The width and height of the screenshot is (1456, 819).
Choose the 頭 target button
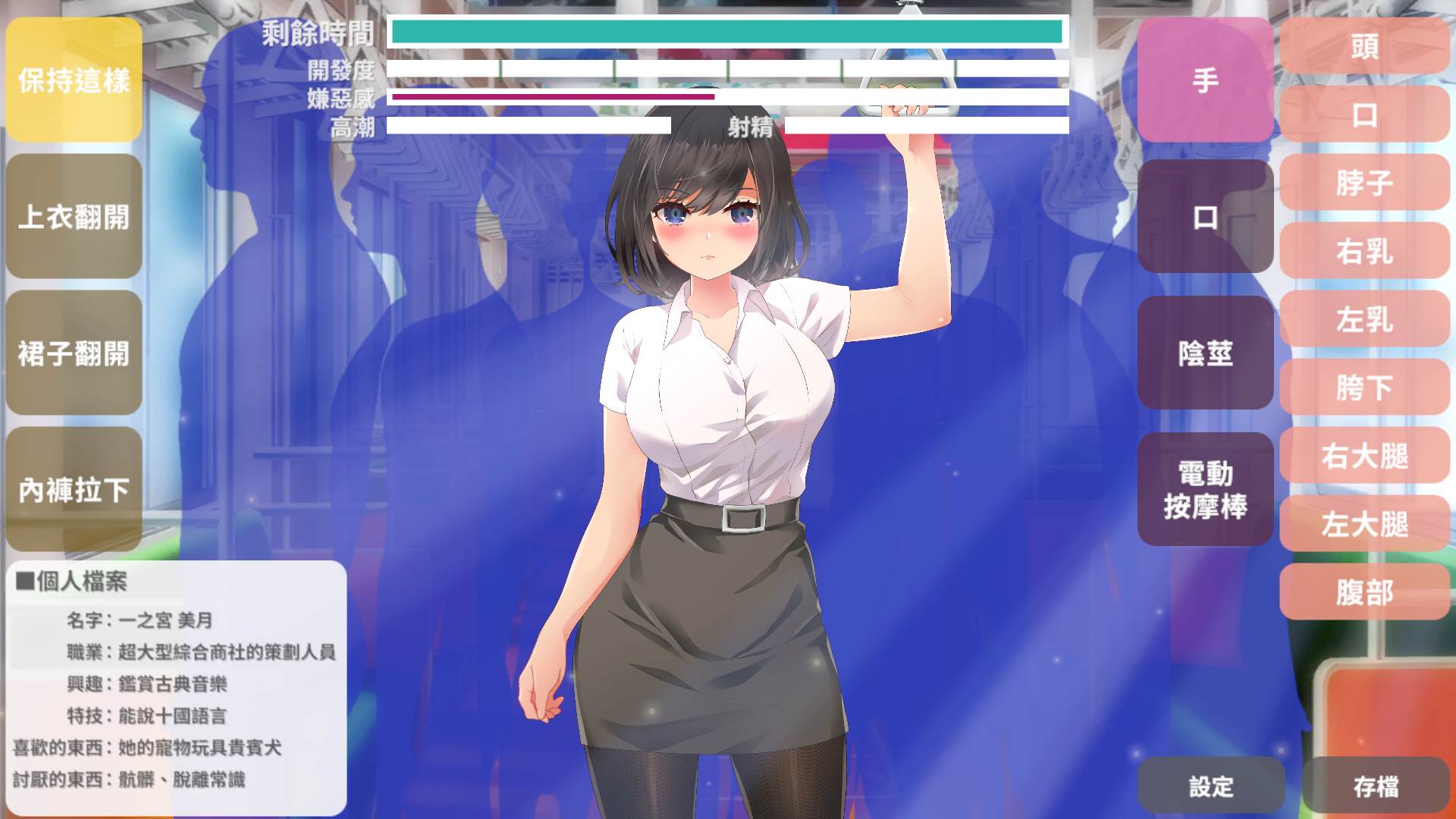tap(1364, 47)
